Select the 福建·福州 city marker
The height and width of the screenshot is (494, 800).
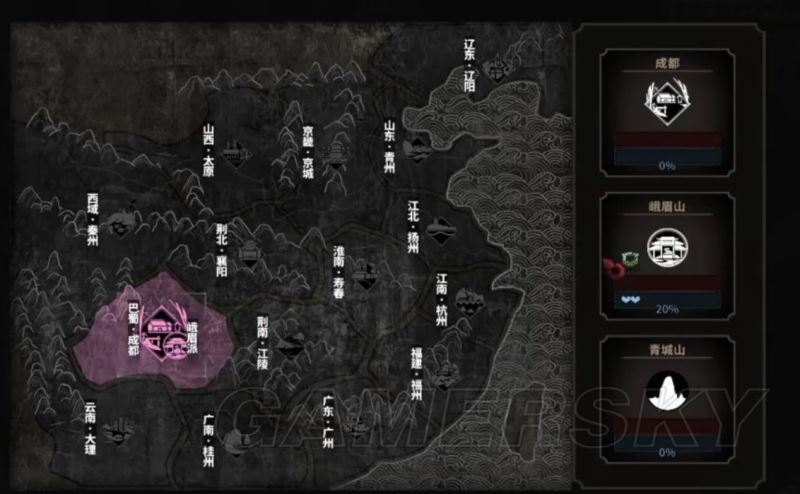tap(443, 376)
